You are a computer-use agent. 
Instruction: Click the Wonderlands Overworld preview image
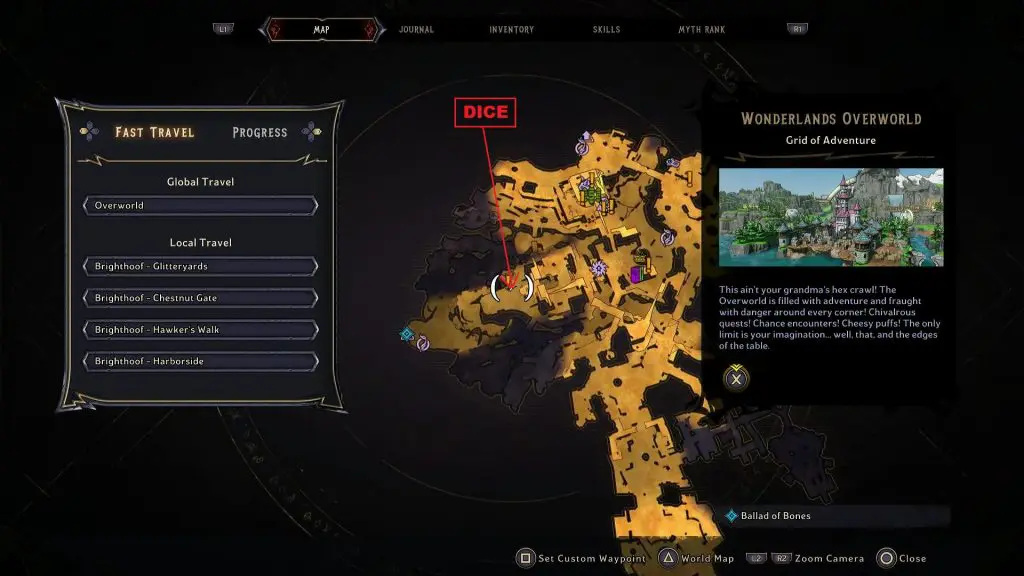[x=830, y=217]
